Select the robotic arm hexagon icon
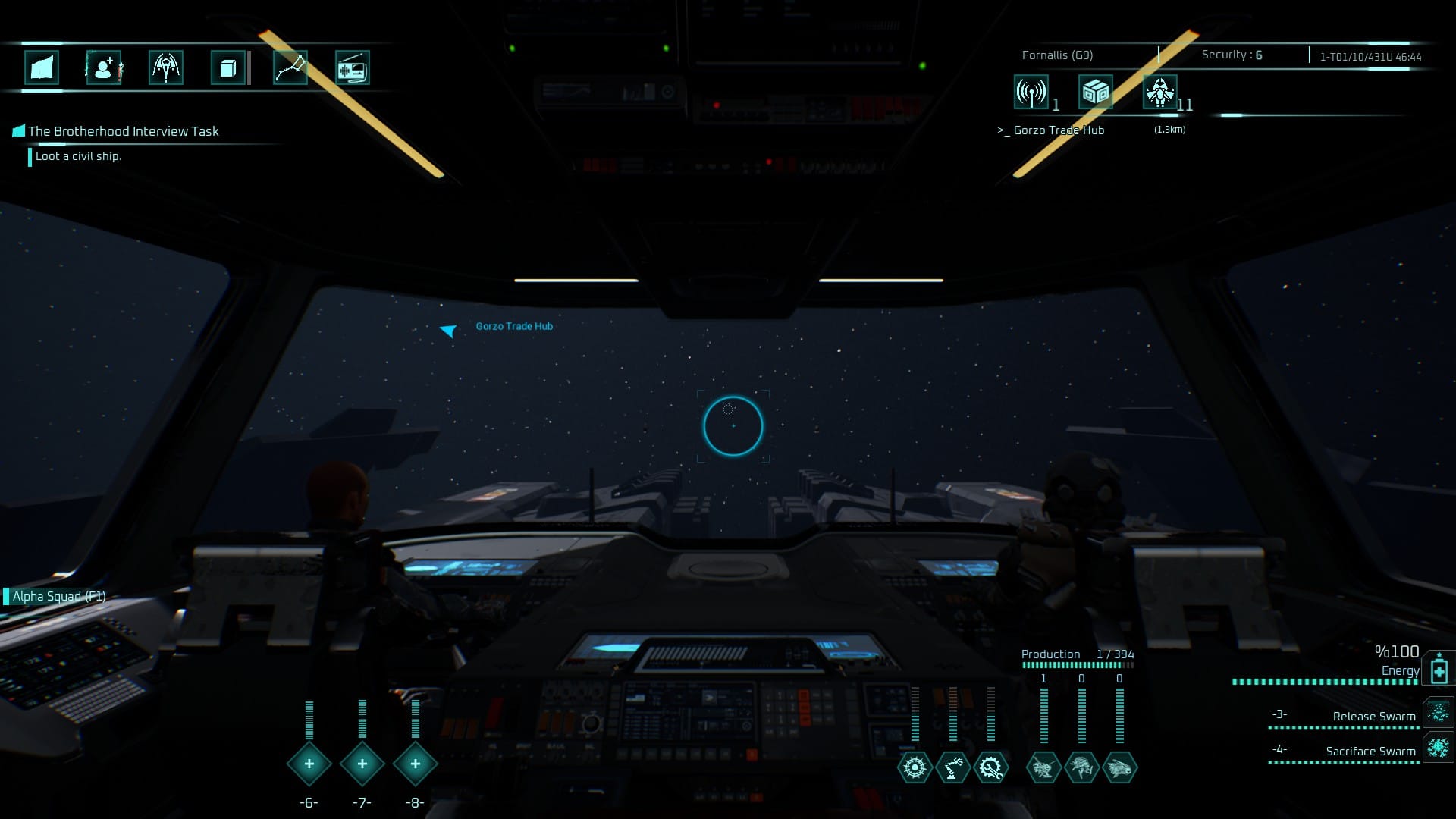The image size is (1456, 819). click(952, 767)
